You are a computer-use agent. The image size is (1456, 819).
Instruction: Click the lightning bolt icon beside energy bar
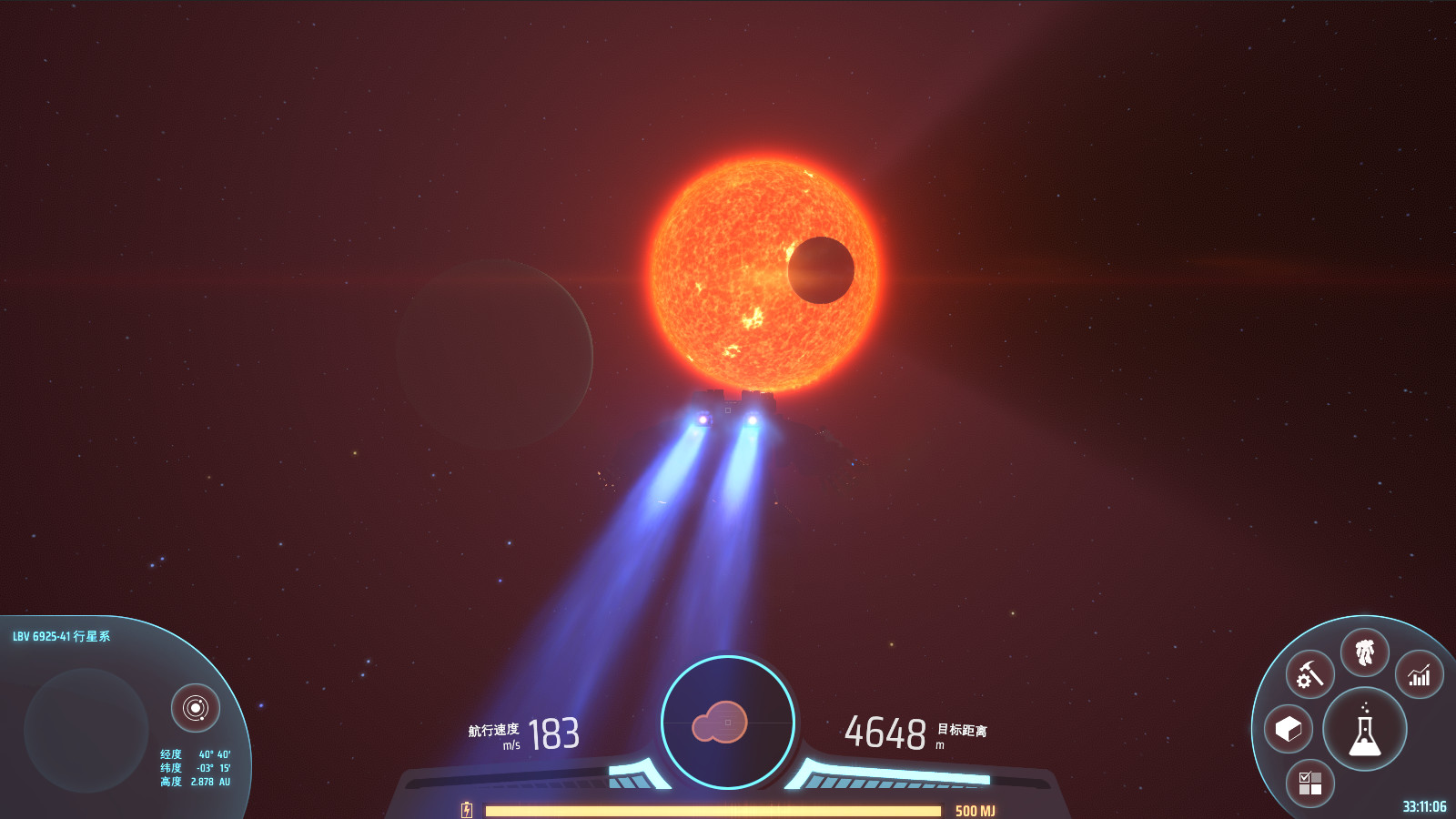click(467, 807)
